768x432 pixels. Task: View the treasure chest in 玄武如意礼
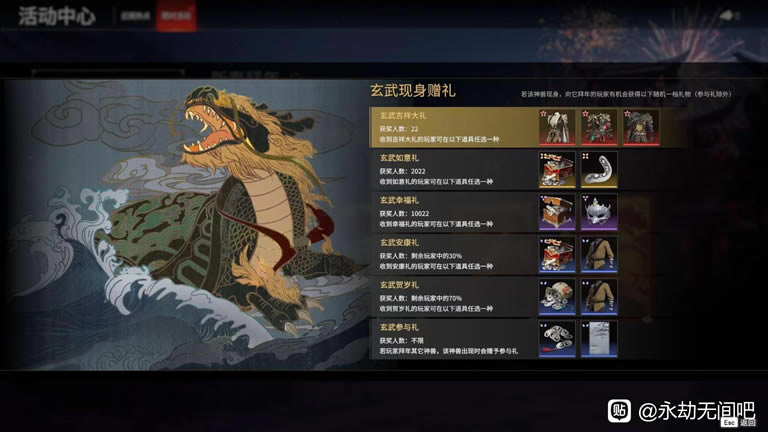tap(557, 170)
